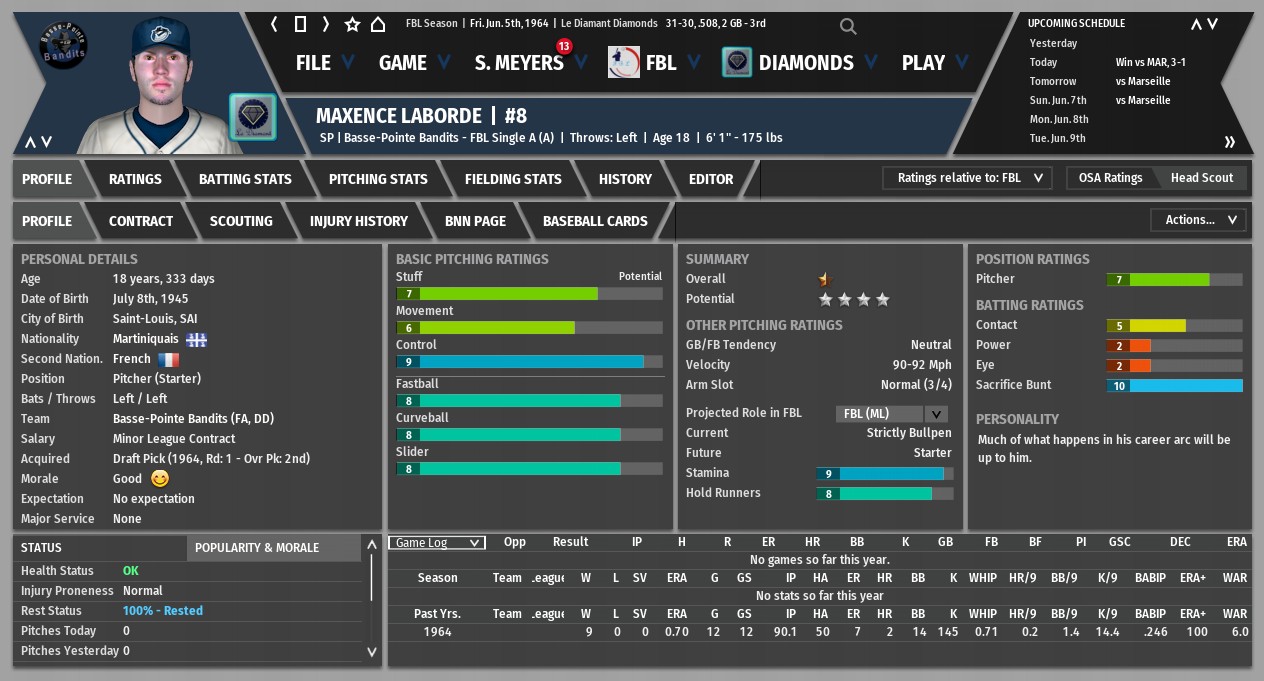
Task: Bookmark with the star icon
Action: pos(352,24)
